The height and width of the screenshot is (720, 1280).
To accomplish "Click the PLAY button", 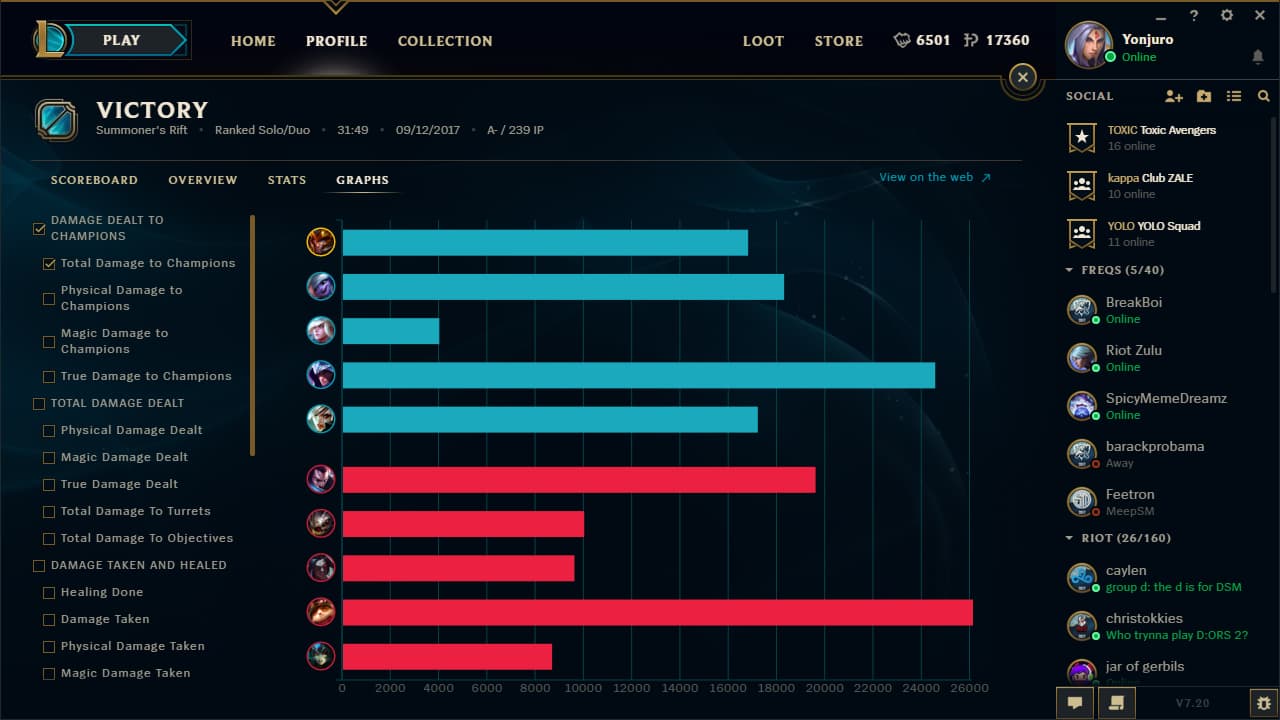I will (x=121, y=40).
